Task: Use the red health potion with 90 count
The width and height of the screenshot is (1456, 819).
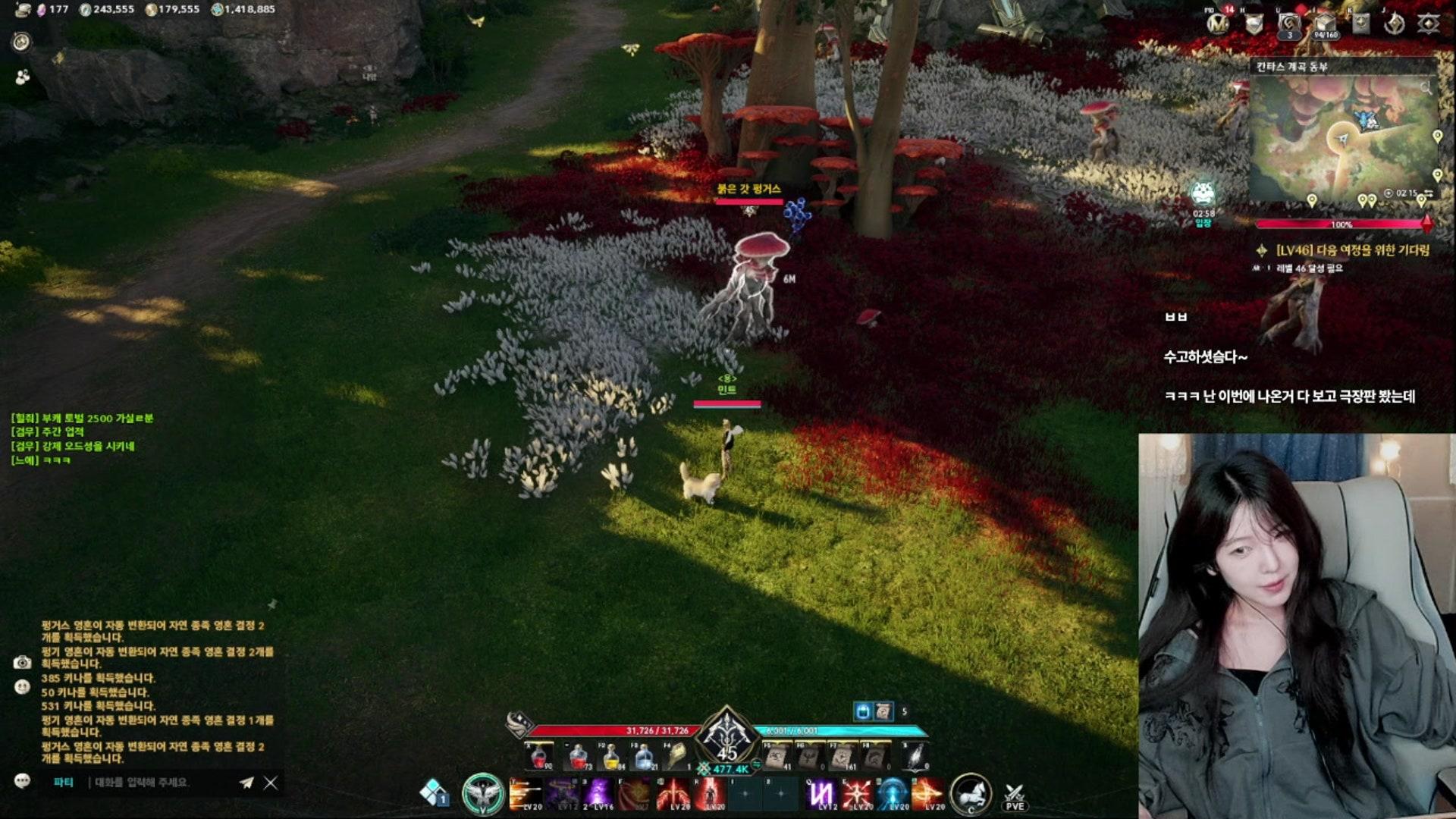Action: tap(540, 756)
